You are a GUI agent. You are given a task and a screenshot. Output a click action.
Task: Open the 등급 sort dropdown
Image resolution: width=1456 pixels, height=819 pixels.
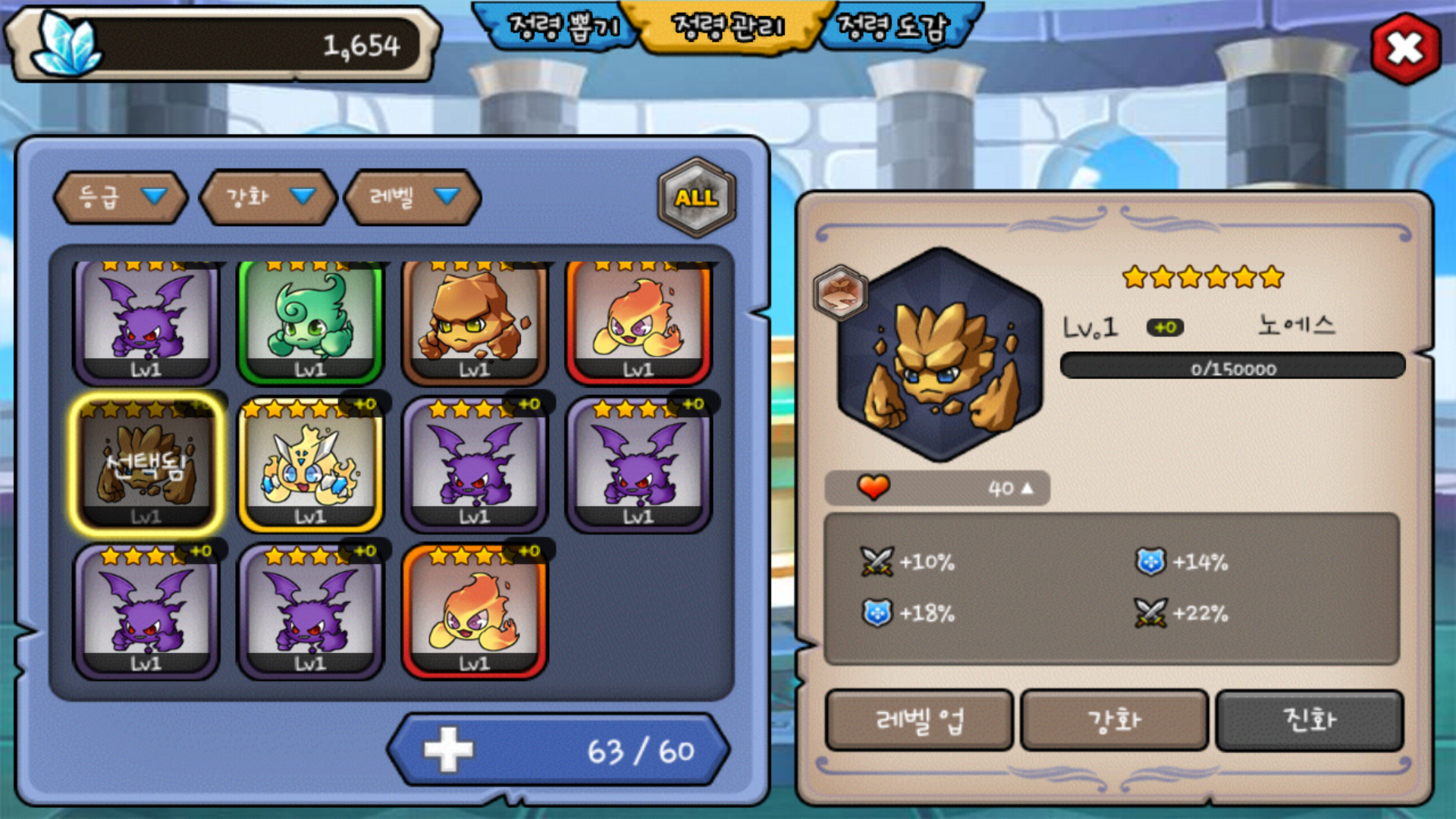(x=121, y=197)
